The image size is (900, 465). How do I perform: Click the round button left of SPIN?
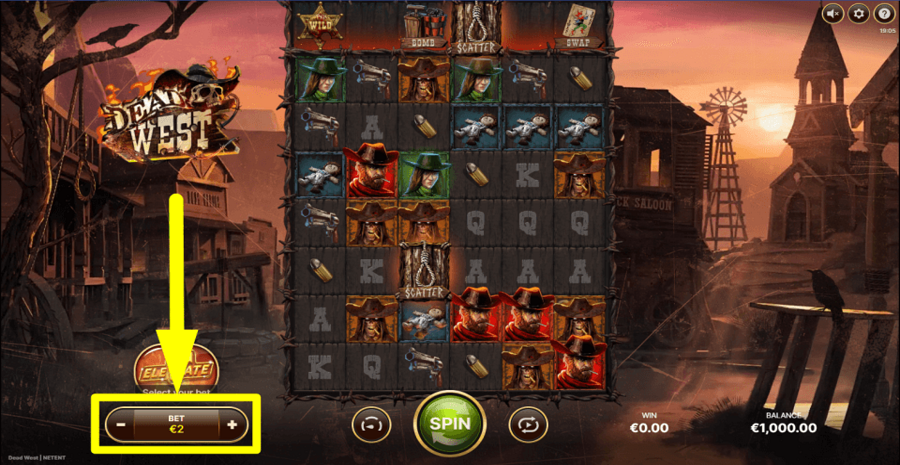(369, 424)
